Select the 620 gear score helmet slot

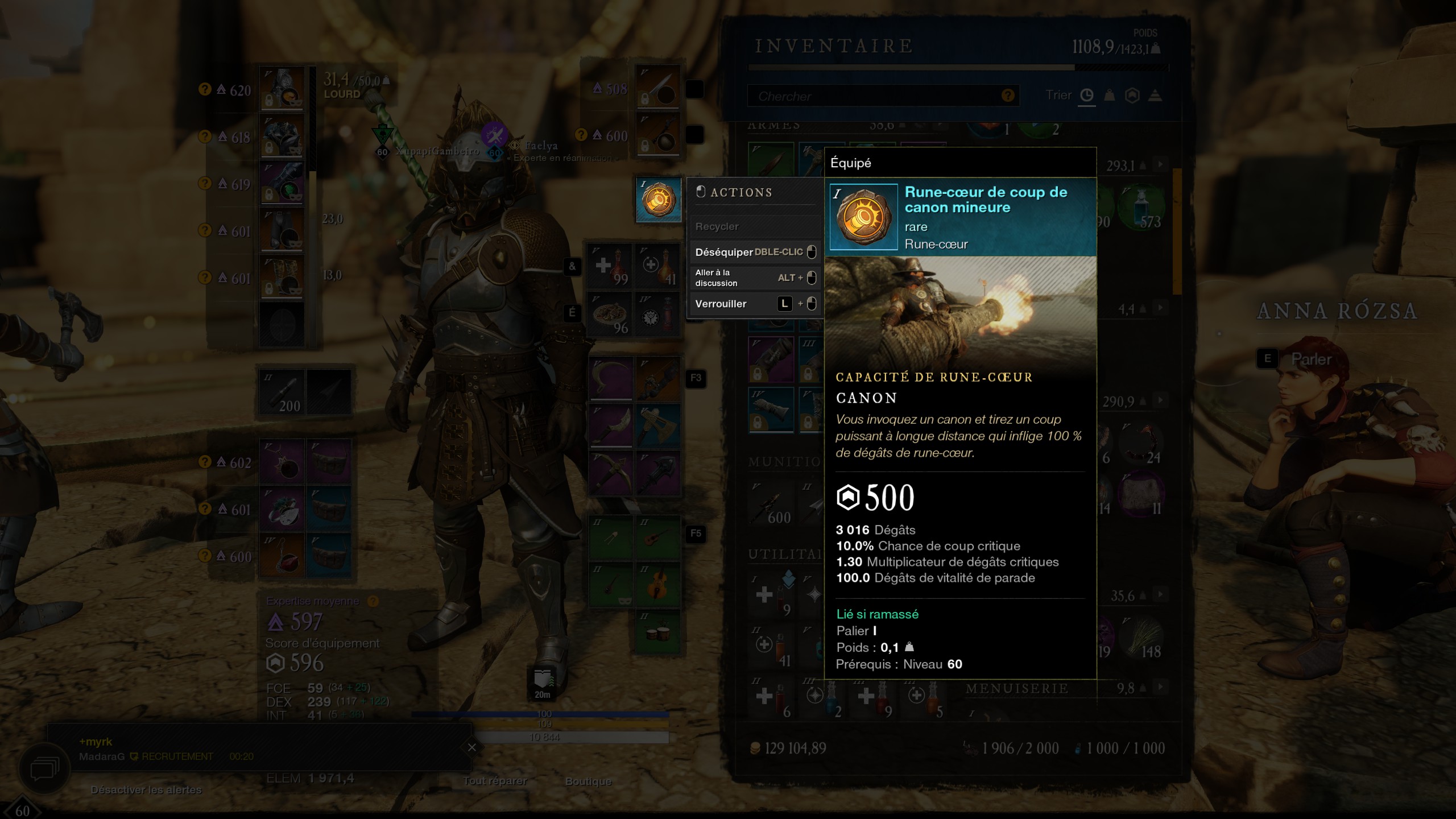[x=282, y=89]
